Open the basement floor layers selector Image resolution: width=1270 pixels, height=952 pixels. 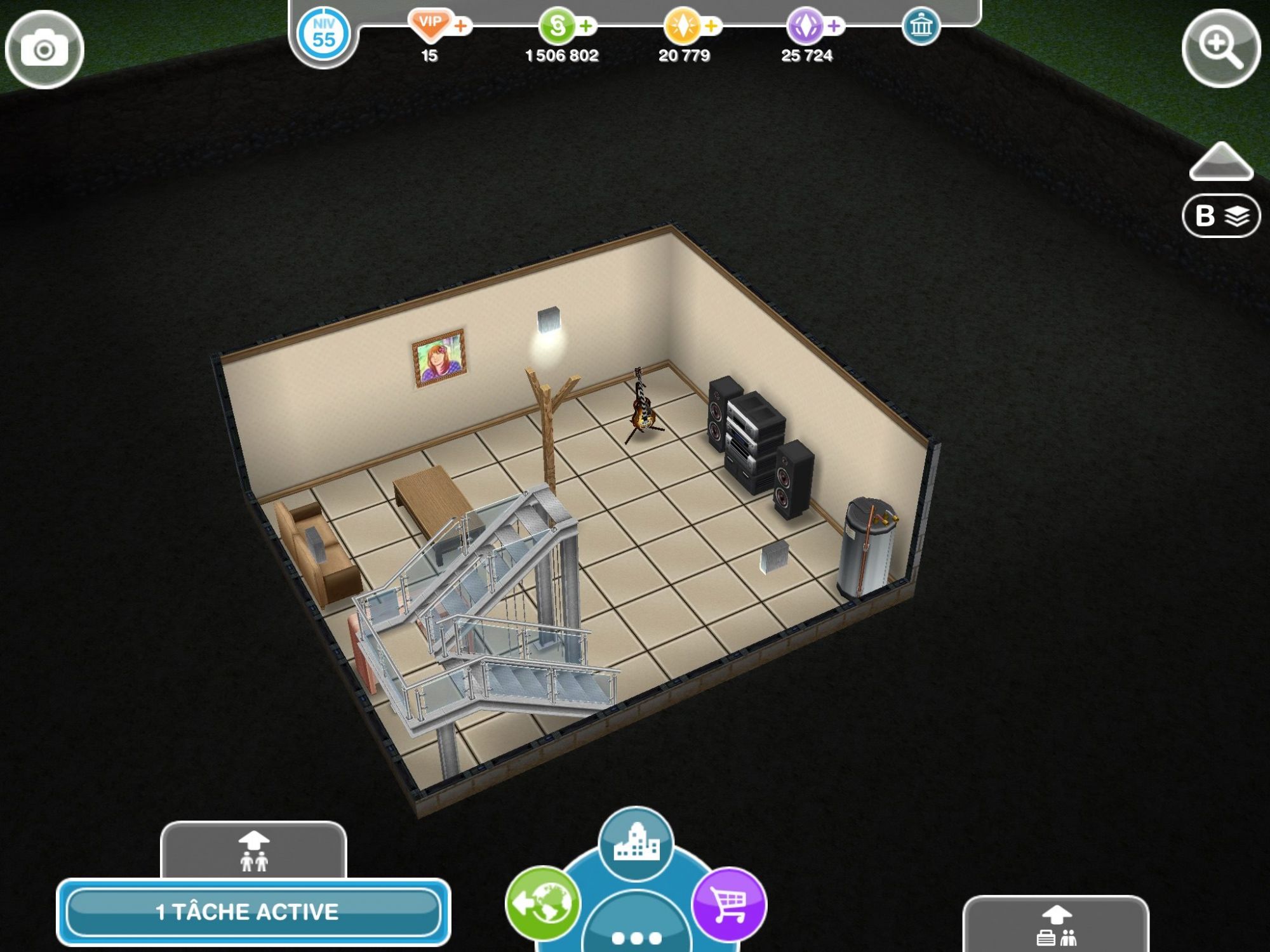tap(1220, 216)
